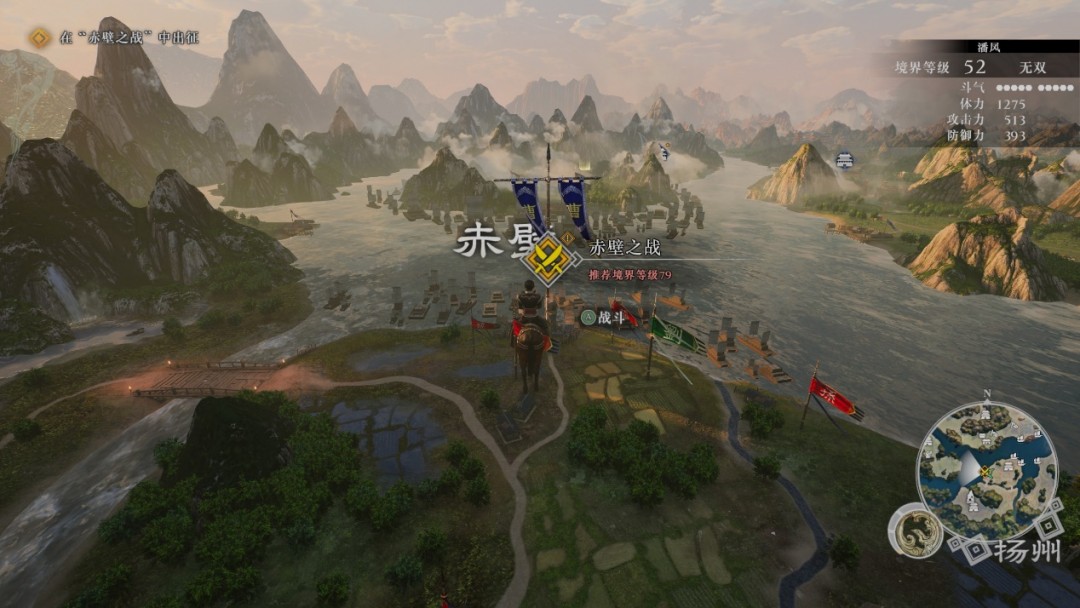Screen dimensions: 1080x608
Task: Click the swirl emblem beside the minimap
Action: [915, 530]
